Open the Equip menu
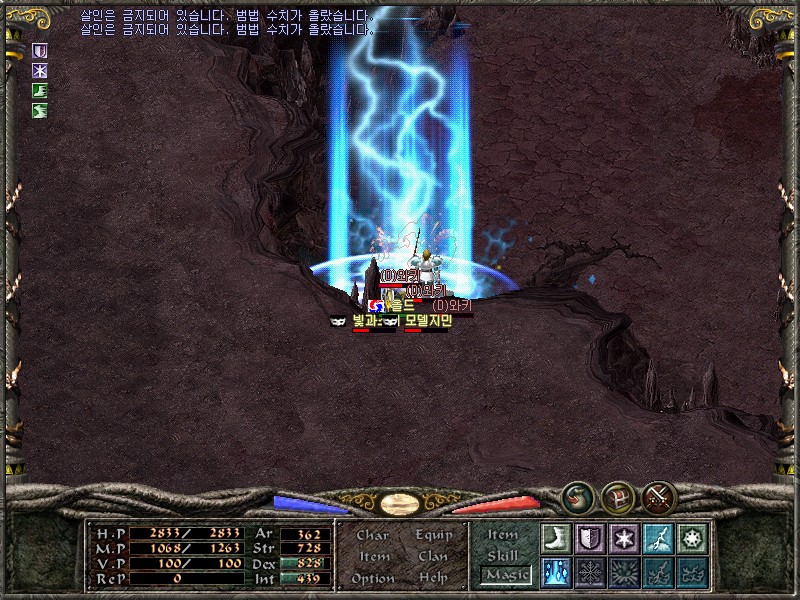 (433, 535)
